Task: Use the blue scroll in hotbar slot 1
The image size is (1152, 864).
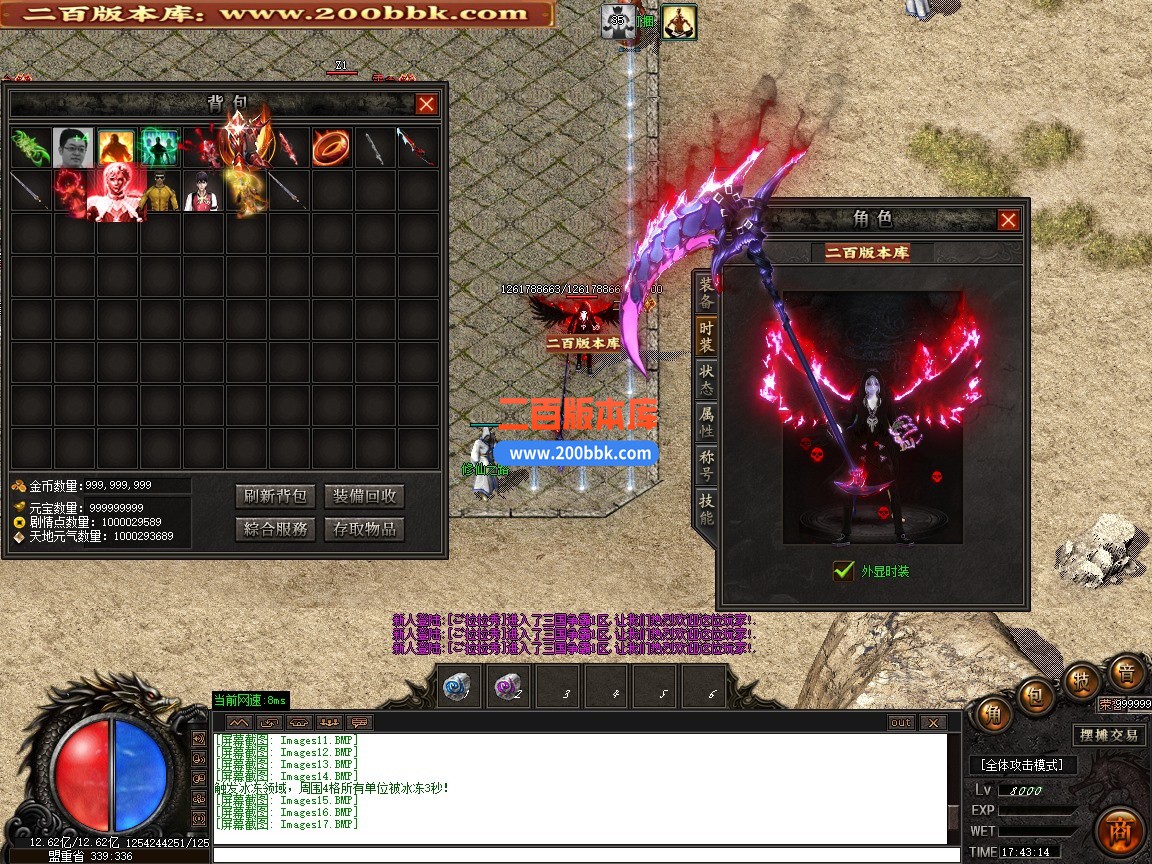Action: [461, 688]
